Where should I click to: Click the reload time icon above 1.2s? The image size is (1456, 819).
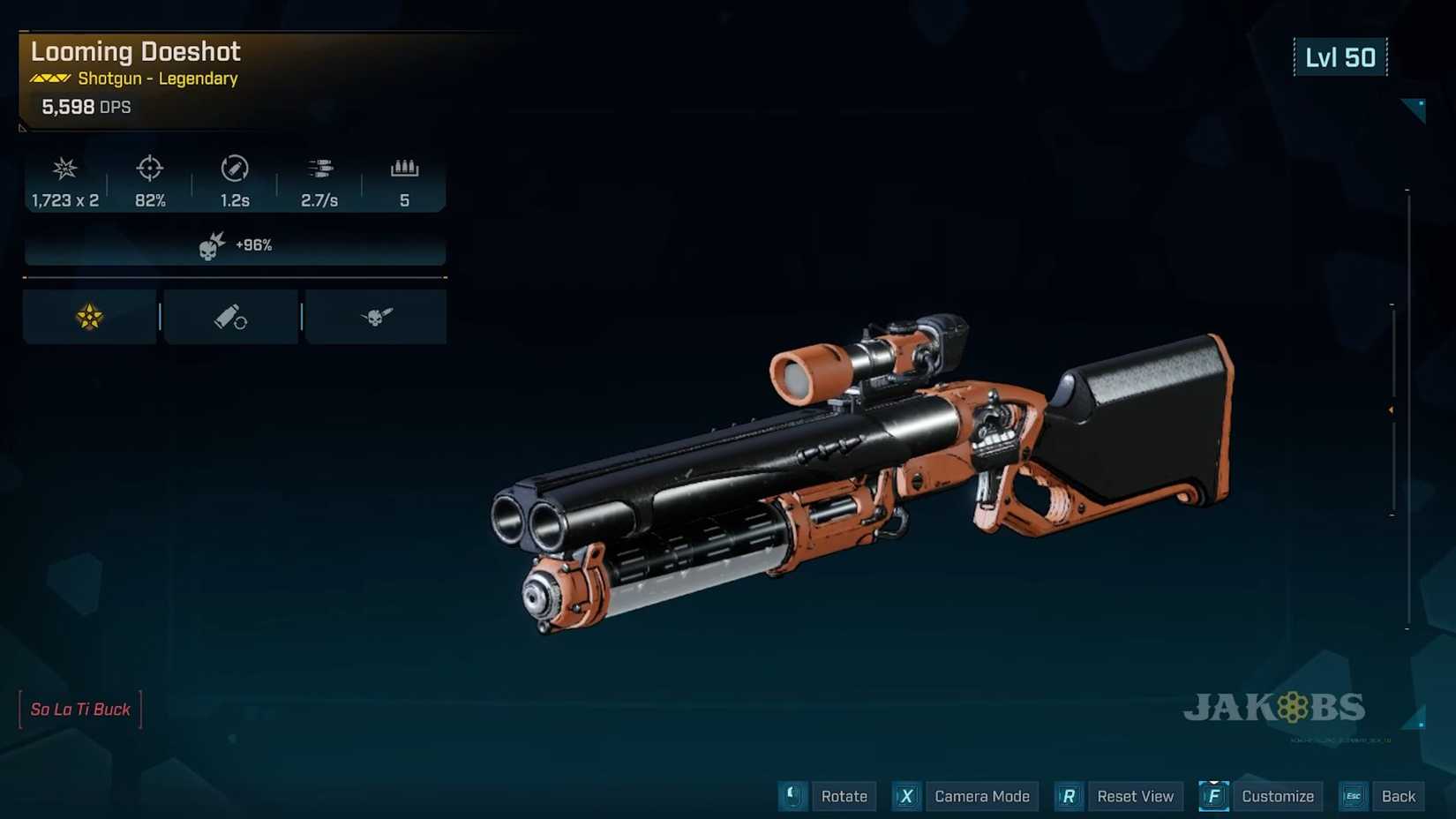click(233, 169)
